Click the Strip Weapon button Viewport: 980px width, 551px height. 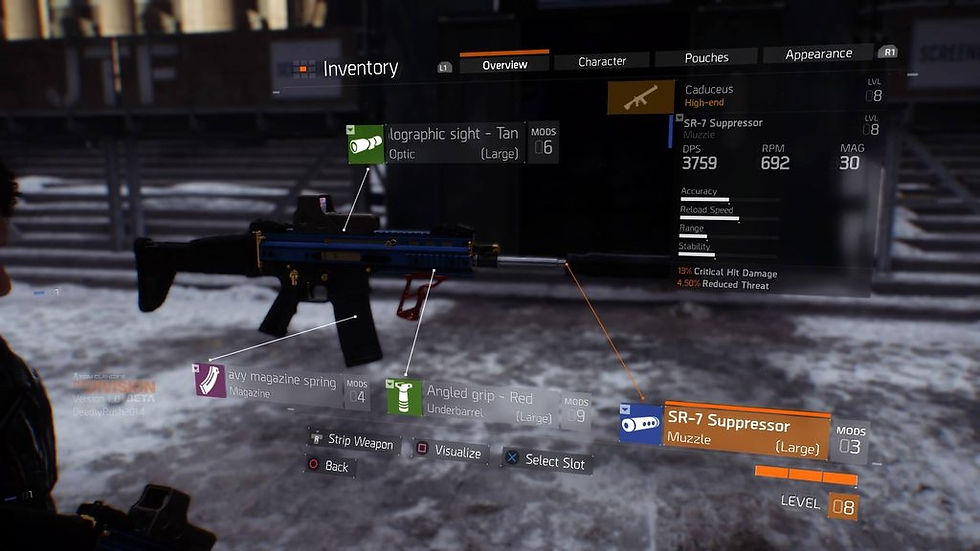351,441
